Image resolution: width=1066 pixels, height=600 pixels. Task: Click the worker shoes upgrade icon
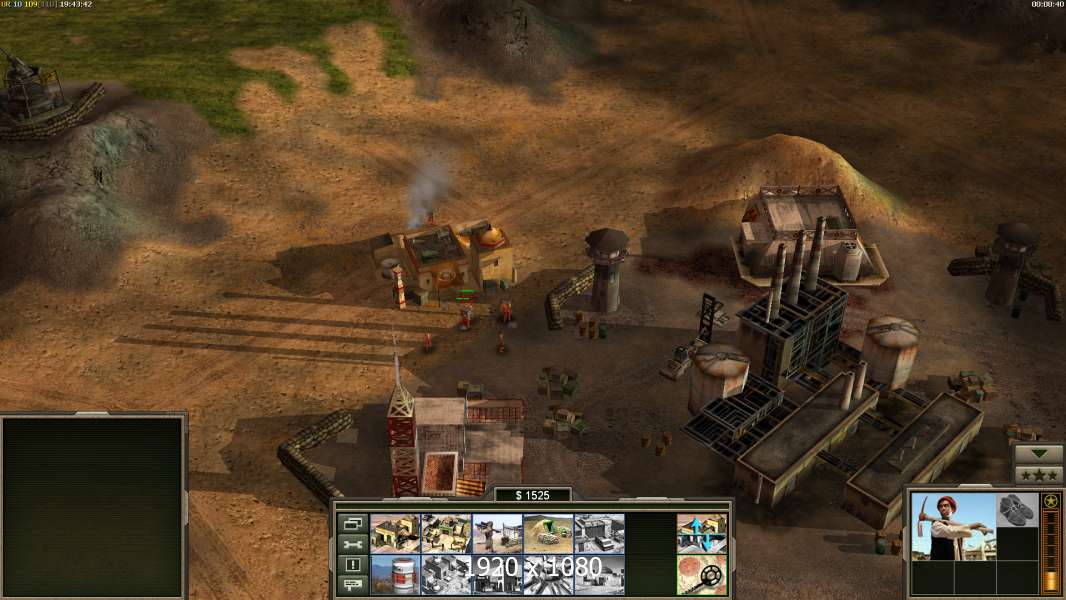[x=1018, y=510]
